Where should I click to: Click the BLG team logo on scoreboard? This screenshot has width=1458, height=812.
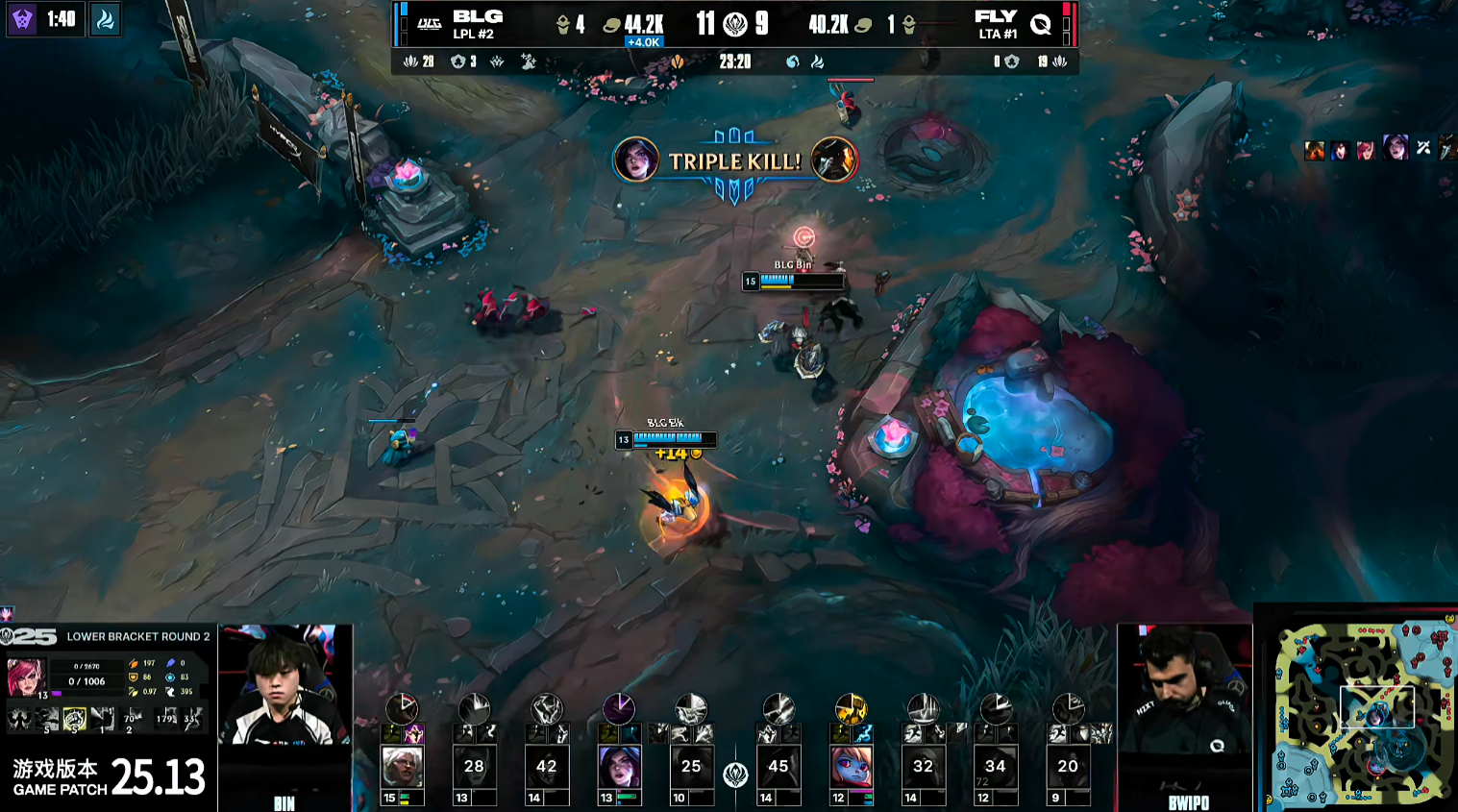(429, 24)
